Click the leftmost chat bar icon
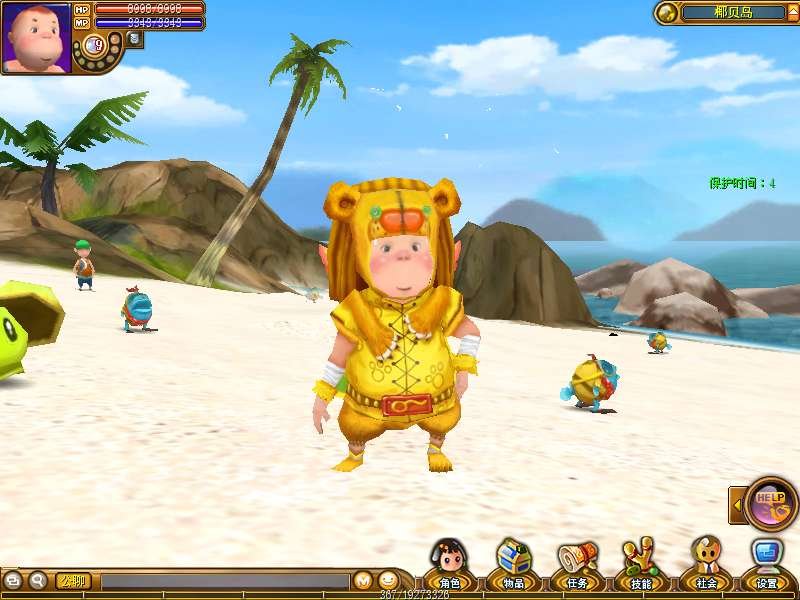The width and height of the screenshot is (800, 600). tap(13, 580)
